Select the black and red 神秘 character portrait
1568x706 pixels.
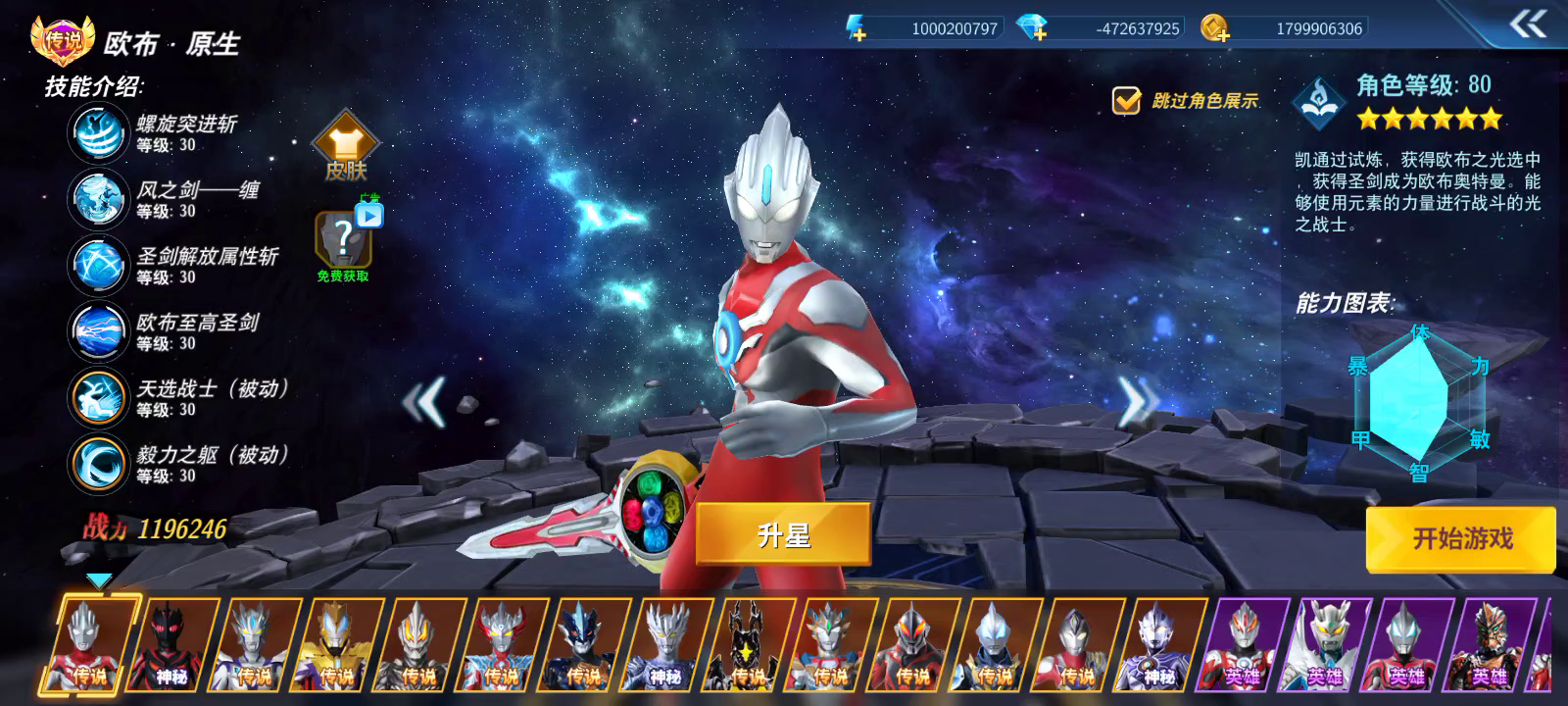pos(172,642)
